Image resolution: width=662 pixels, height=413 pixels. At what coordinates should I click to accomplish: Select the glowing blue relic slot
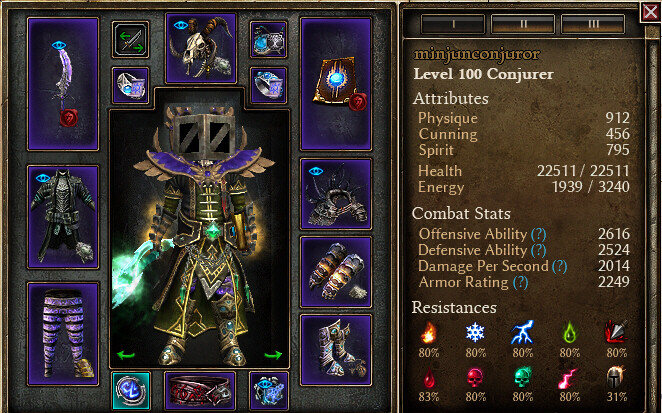(131, 391)
